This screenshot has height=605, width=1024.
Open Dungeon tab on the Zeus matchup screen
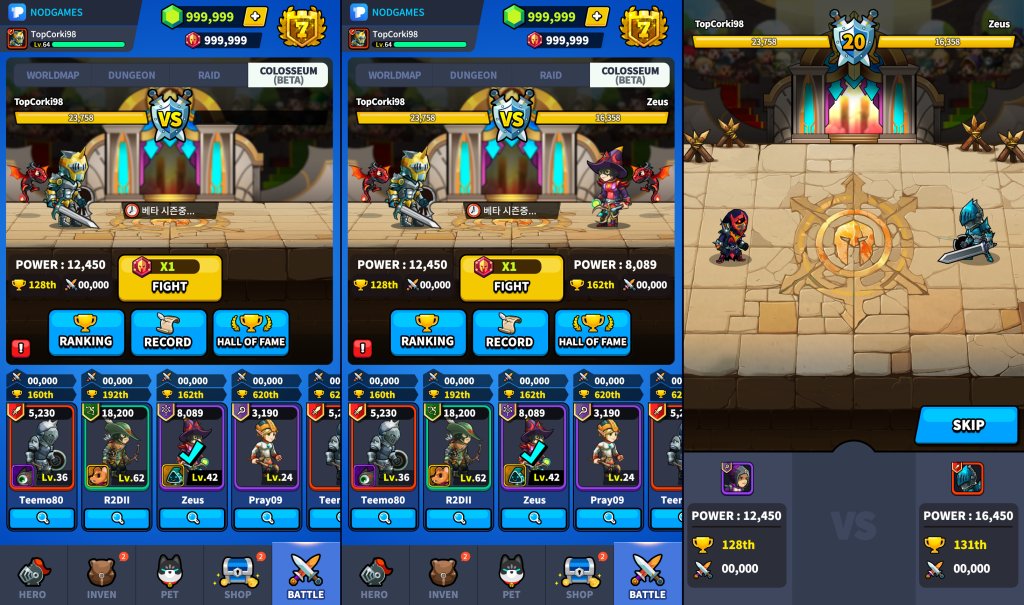473,75
